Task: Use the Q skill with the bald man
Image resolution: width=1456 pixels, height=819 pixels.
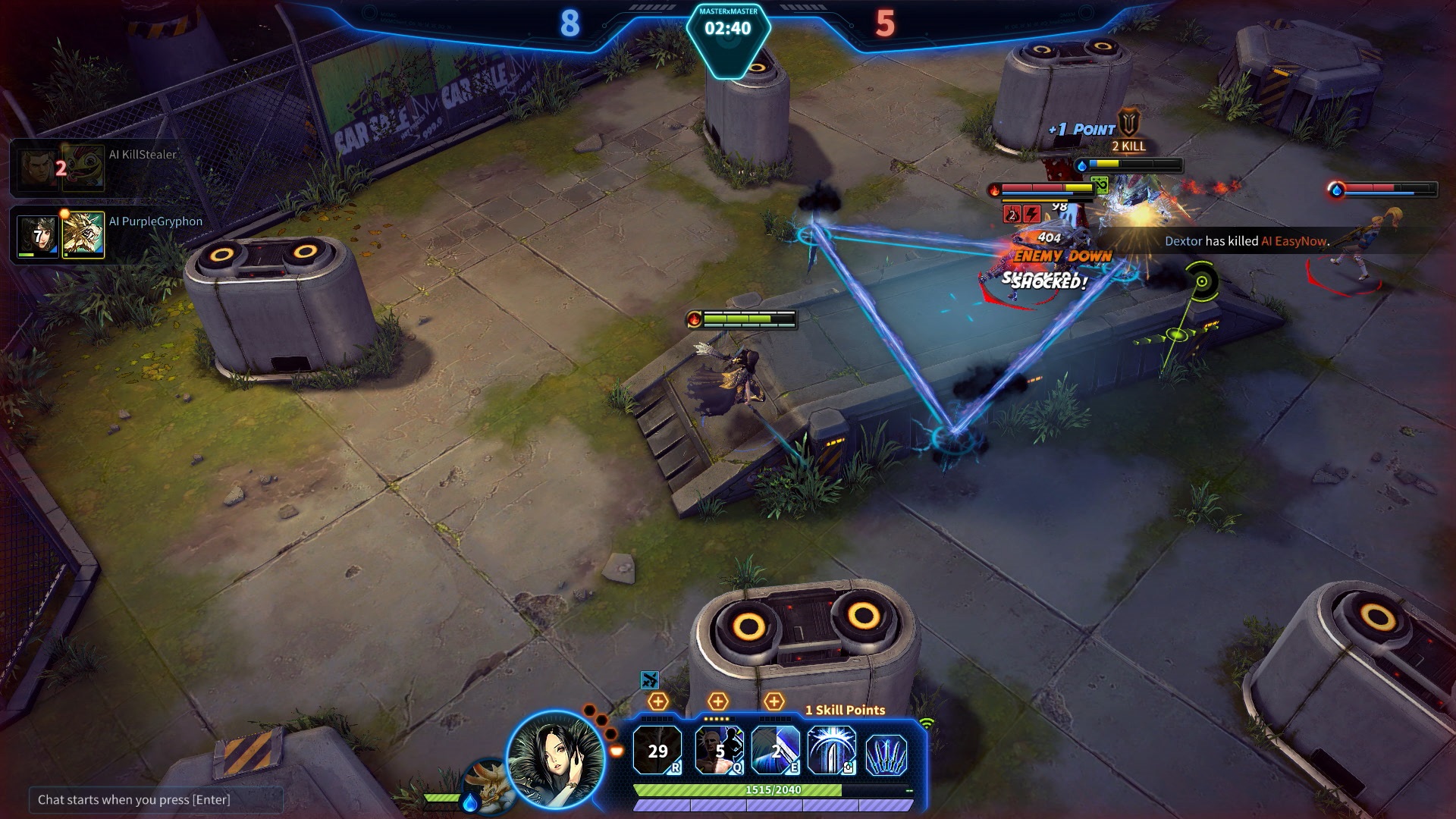Action: pos(719,751)
